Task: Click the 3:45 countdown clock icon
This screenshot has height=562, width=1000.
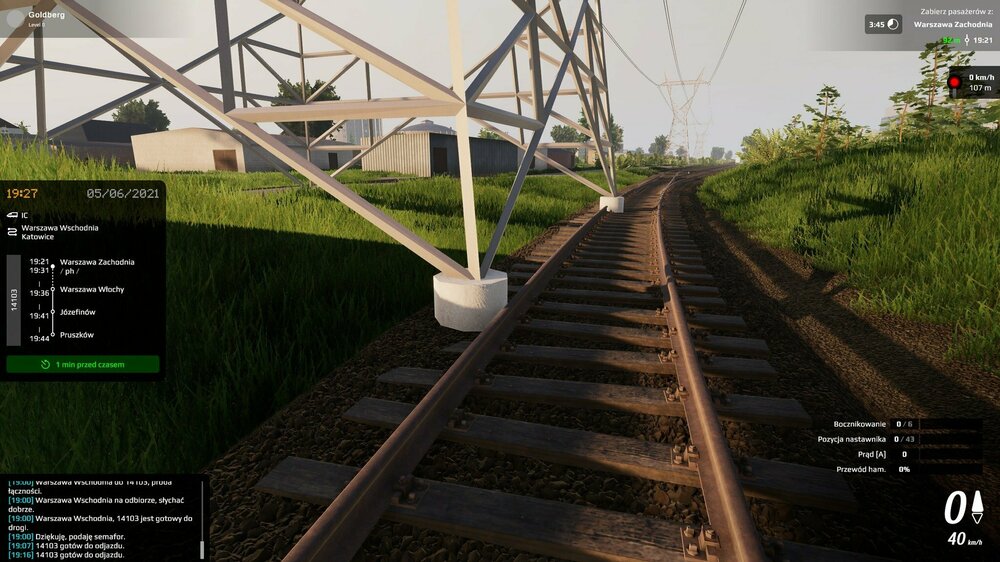Action: coord(894,24)
